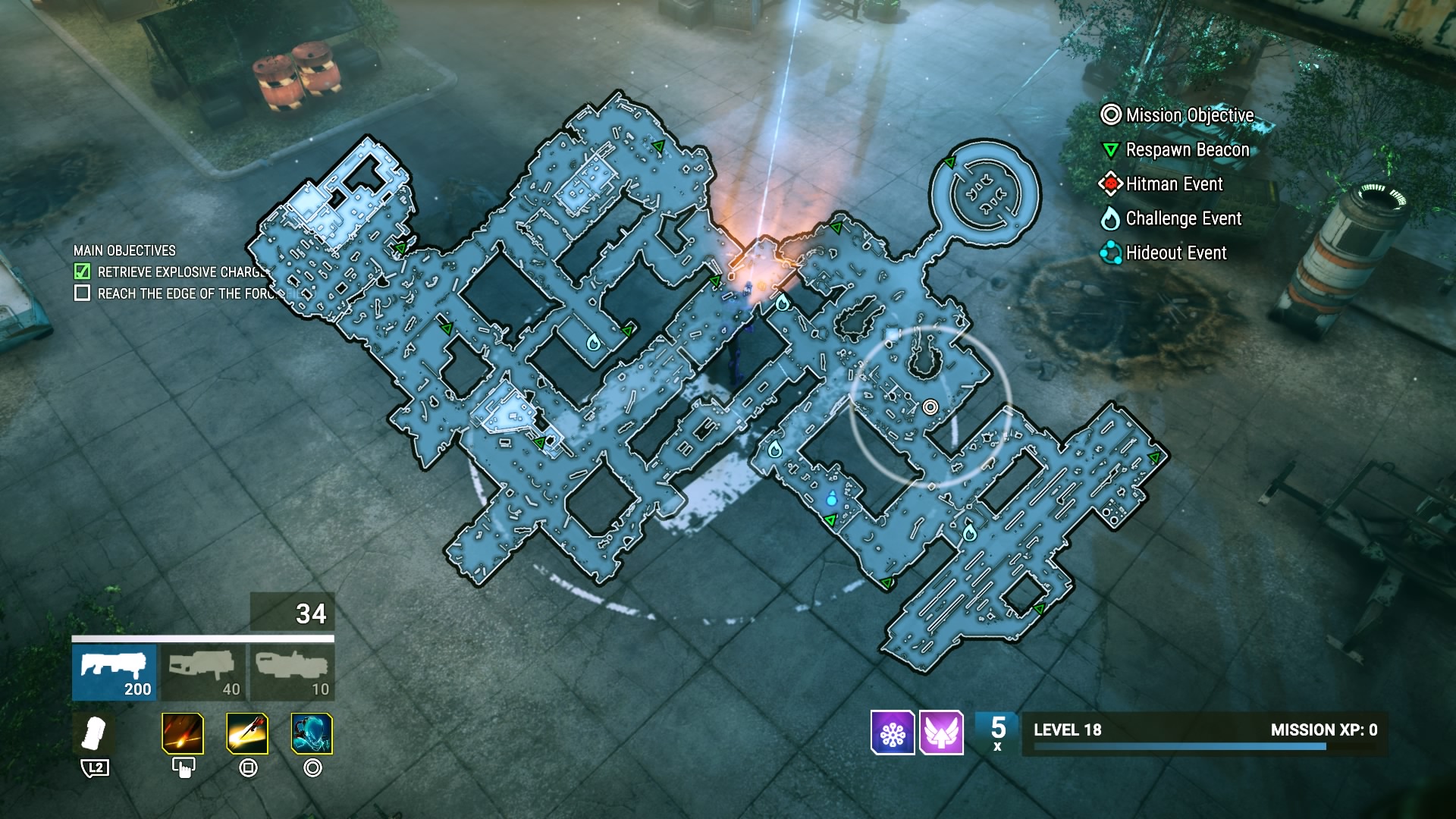Screen dimensions: 1456x819
Task: Select the purple winged perk icon
Action: [941, 733]
